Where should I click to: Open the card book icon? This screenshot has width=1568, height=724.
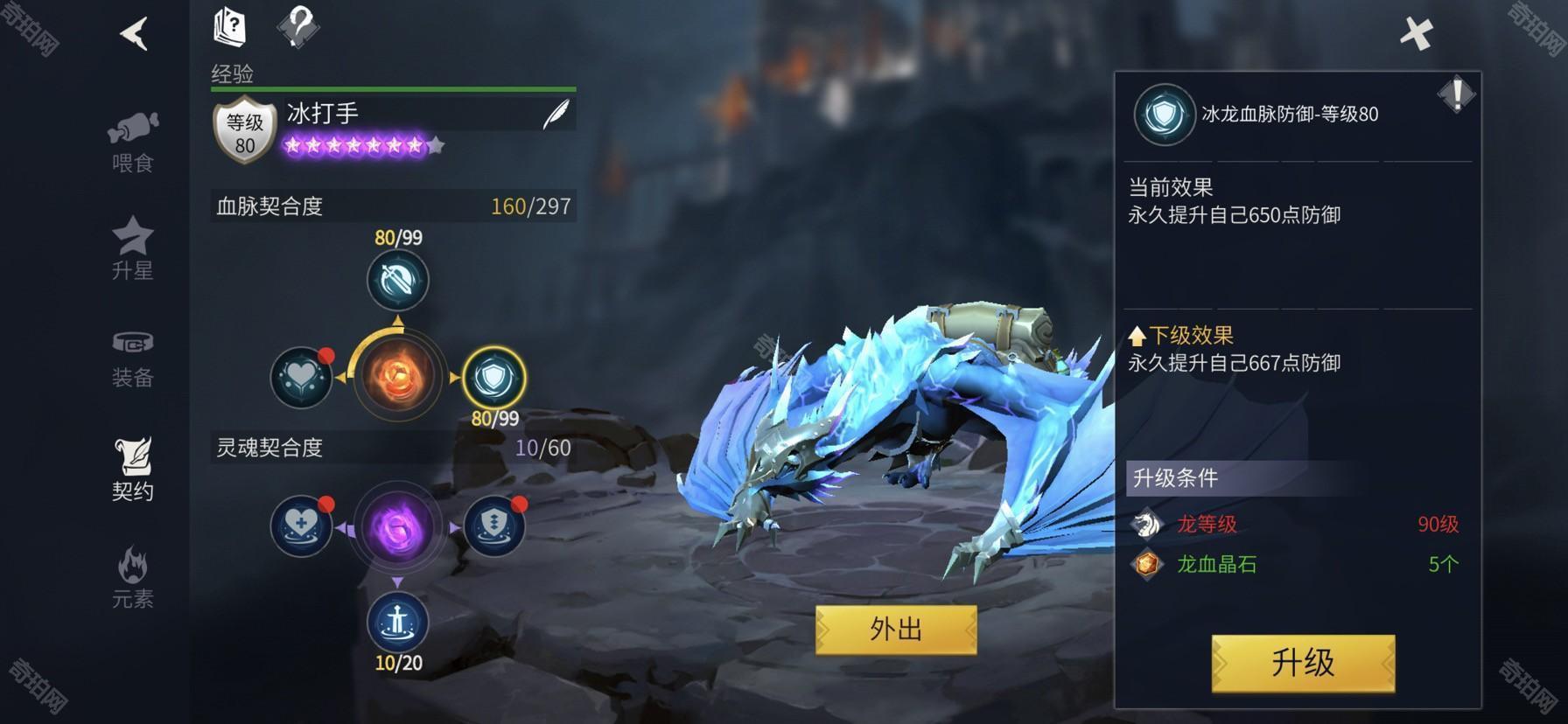point(229,27)
